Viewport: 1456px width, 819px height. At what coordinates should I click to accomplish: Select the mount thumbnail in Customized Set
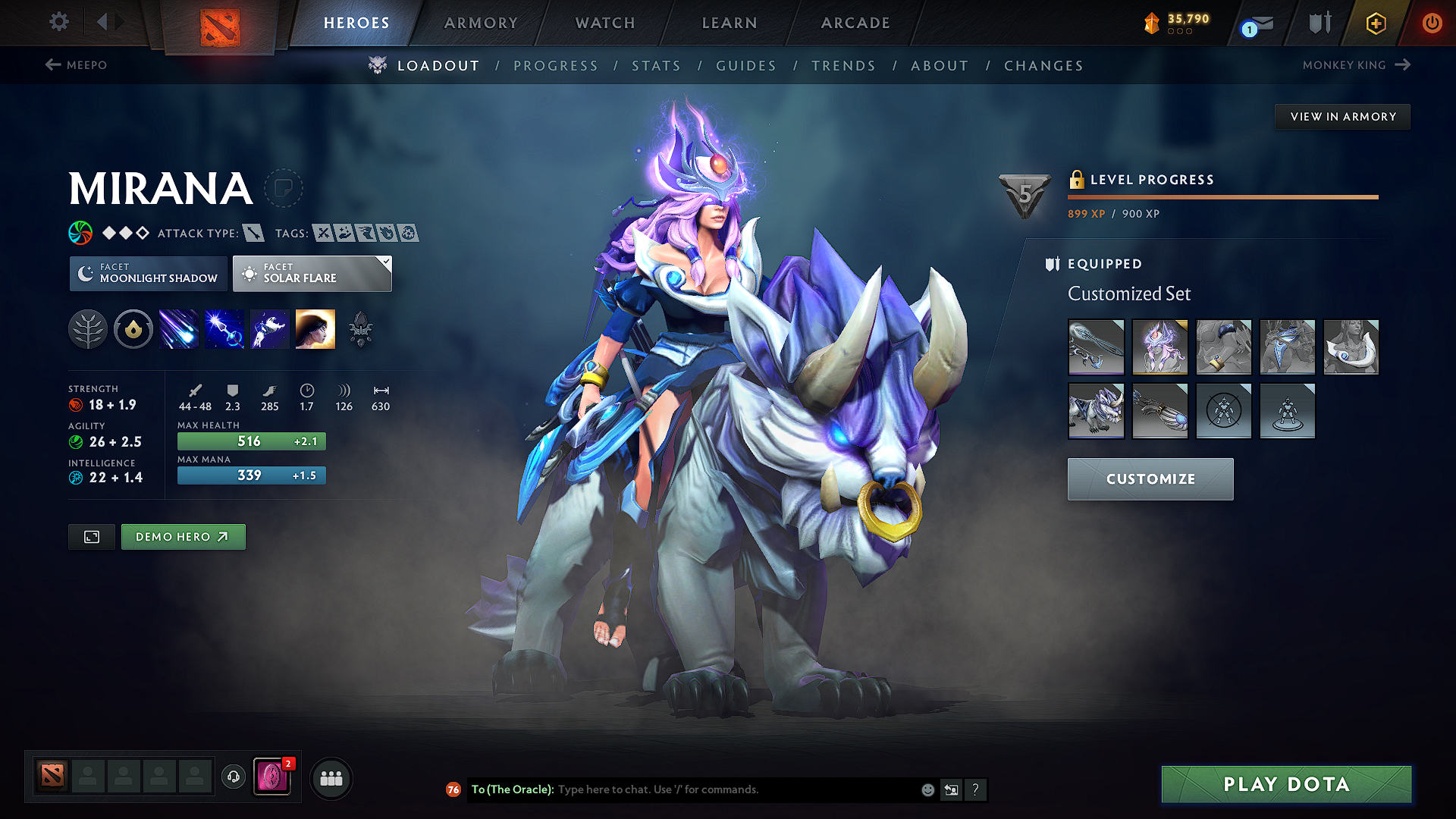pyautogui.click(x=1097, y=411)
